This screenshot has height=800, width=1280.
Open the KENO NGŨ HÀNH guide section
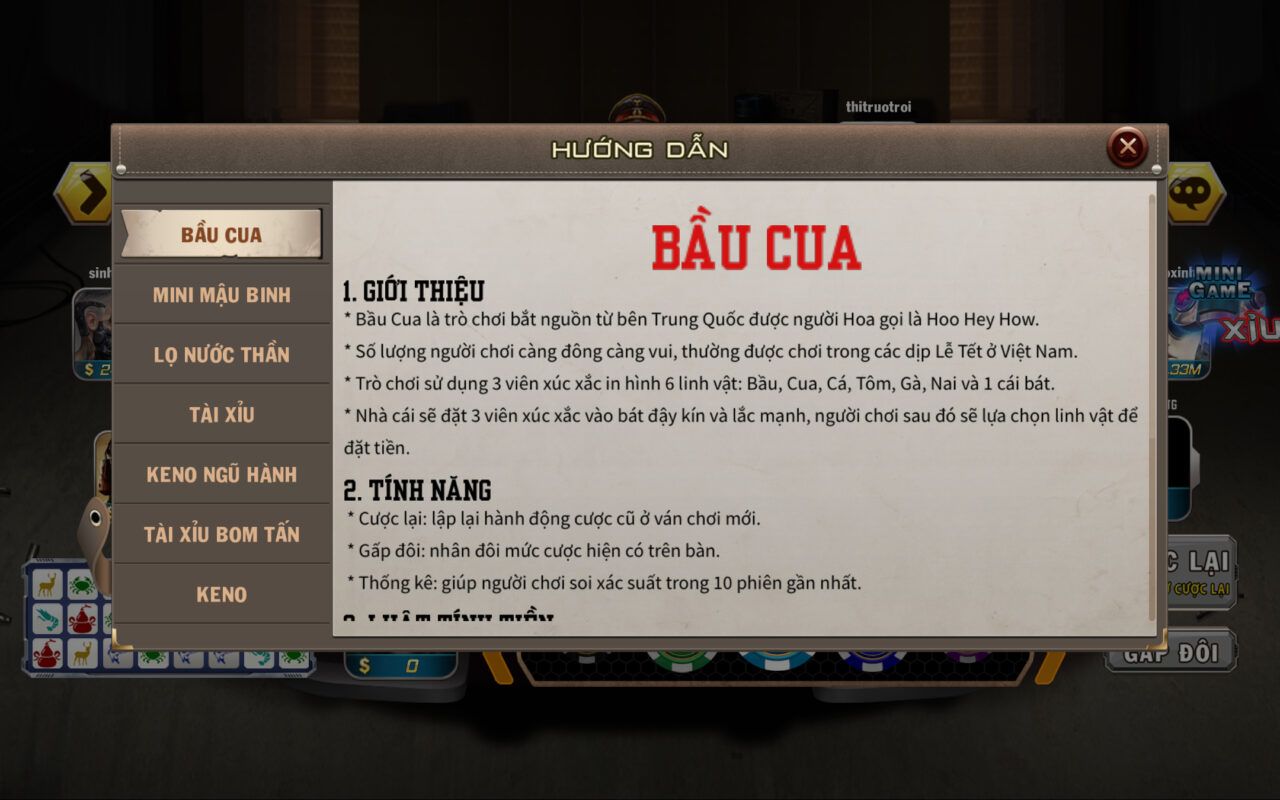point(221,474)
